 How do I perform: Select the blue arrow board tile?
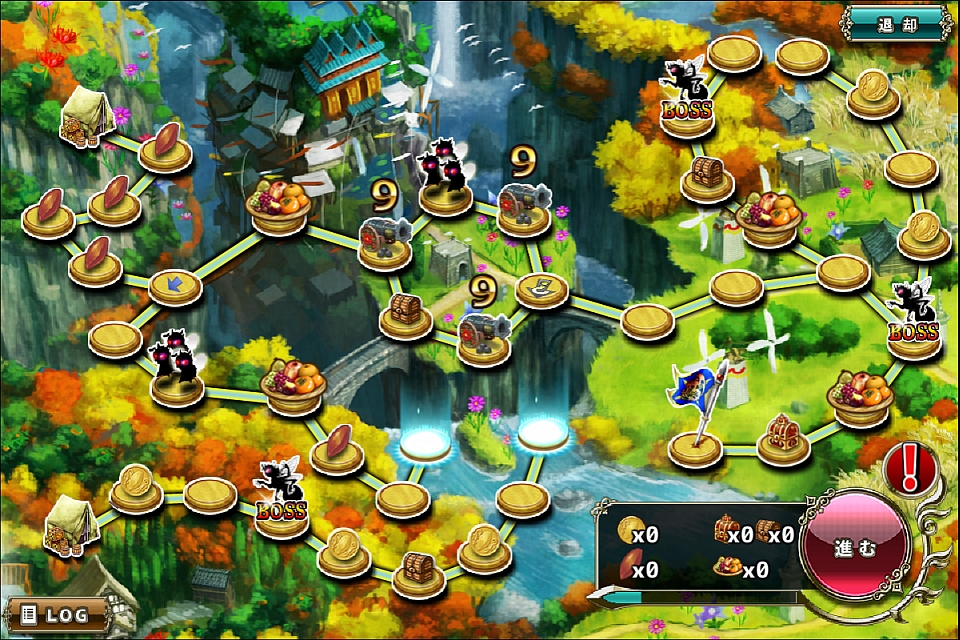pyautogui.click(x=175, y=287)
